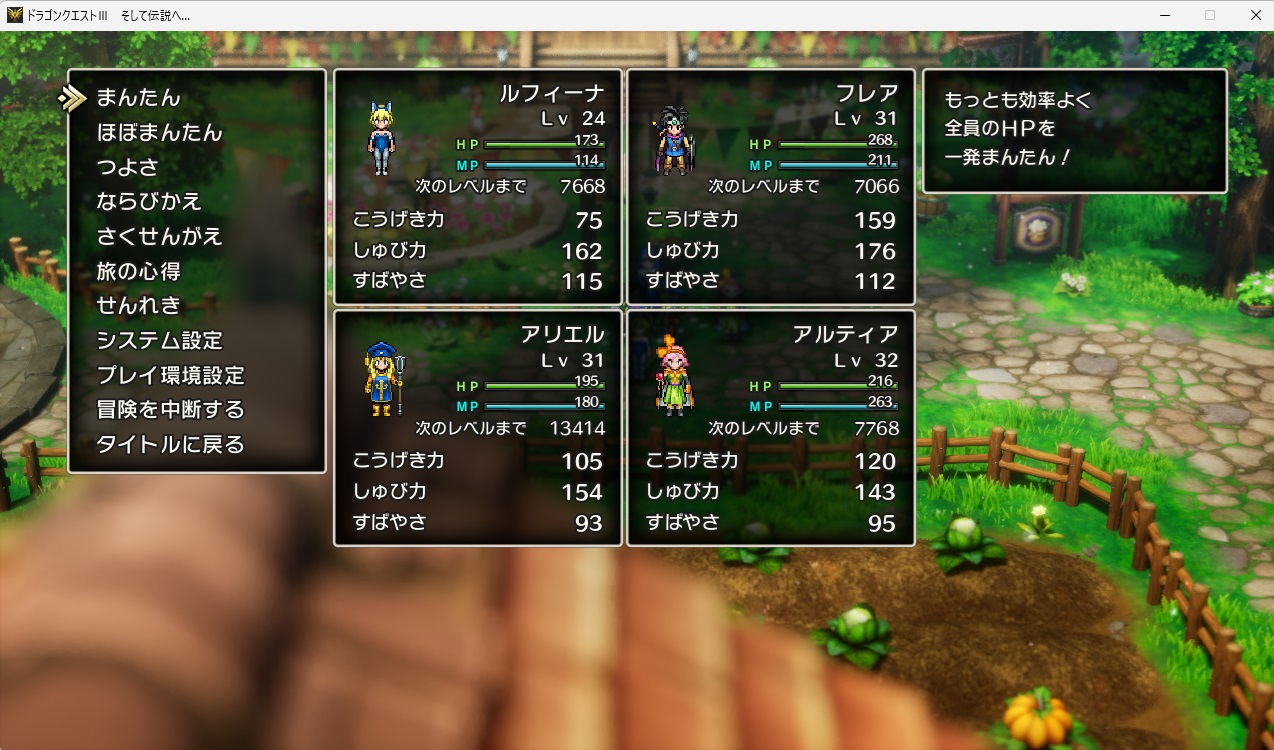Open 旅の心得 travel tips
Viewport: 1274px width, 750px height.
138,271
